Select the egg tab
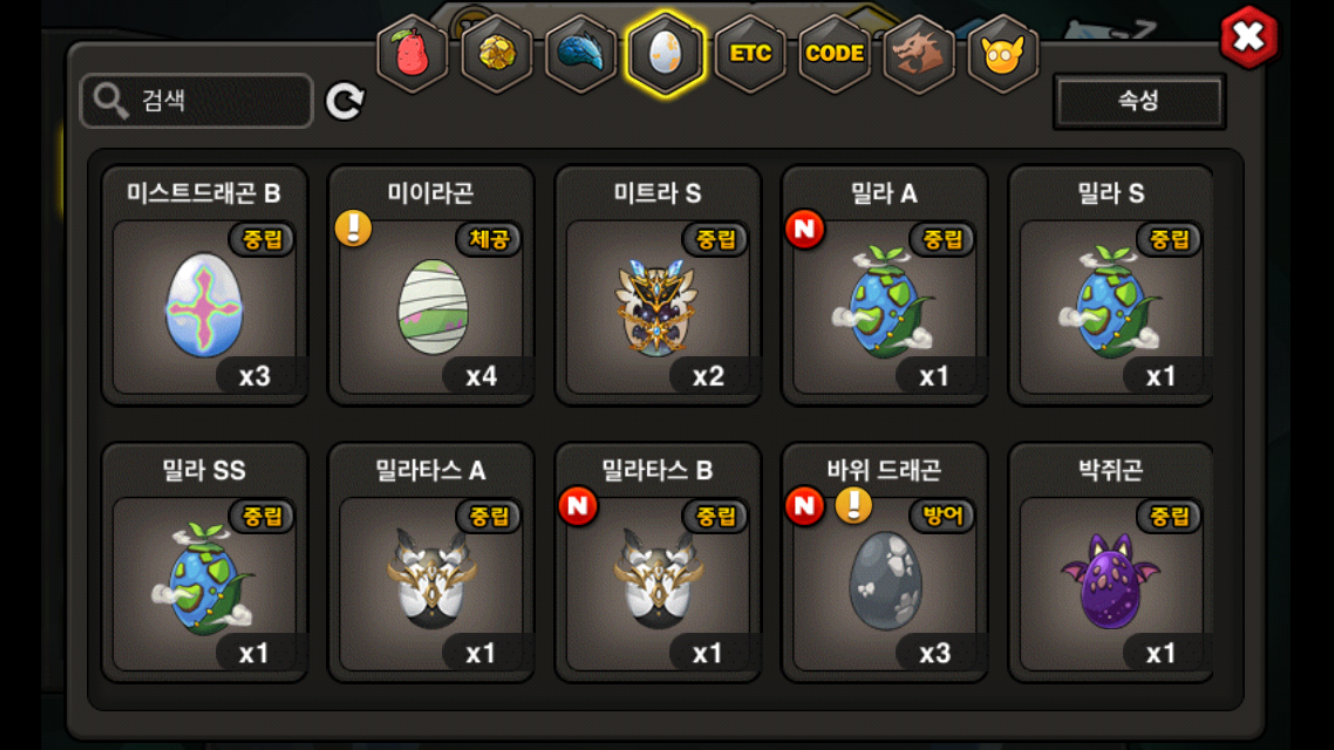 (x=664, y=54)
